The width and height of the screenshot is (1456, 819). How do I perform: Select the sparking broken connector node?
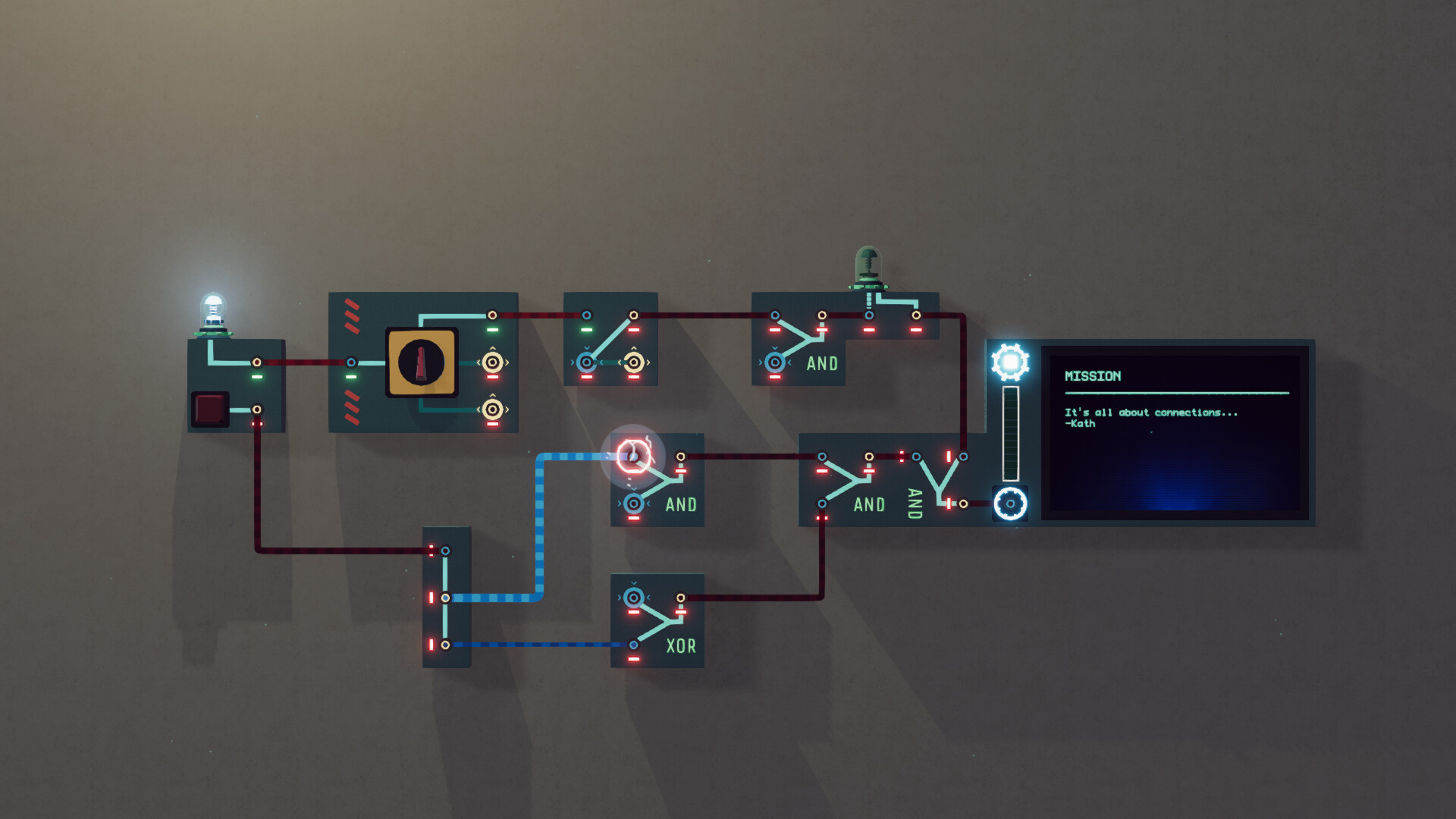634,455
